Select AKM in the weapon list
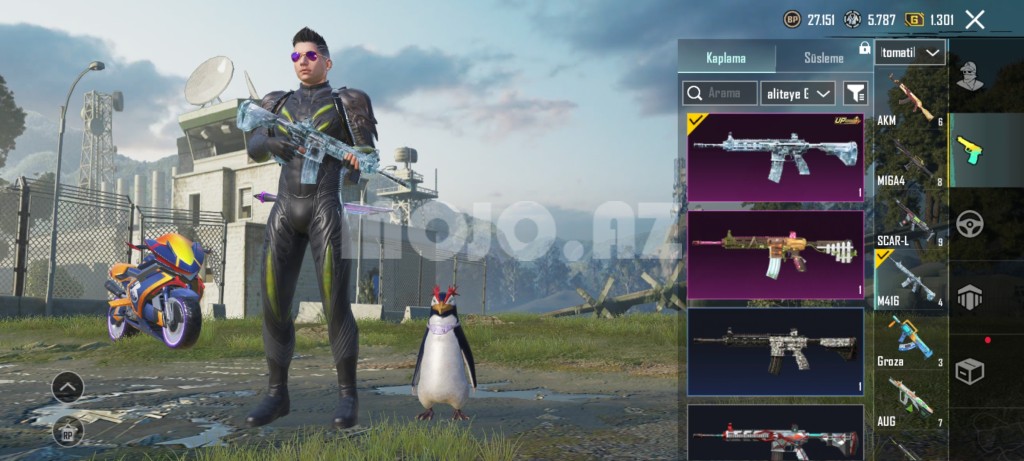Screen dimensions: 1024x461 [910, 100]
